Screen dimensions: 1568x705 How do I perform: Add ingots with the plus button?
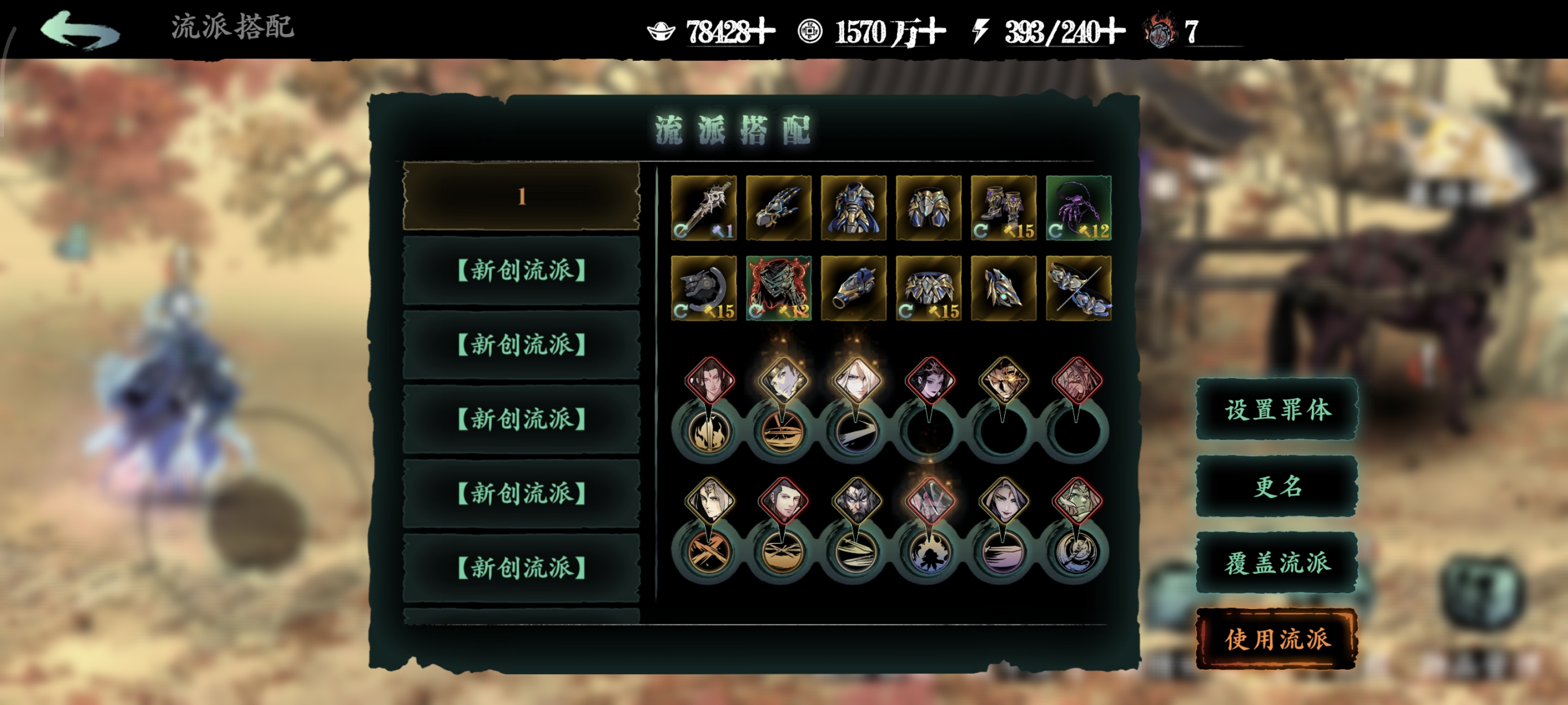click(x=763, y=32)
